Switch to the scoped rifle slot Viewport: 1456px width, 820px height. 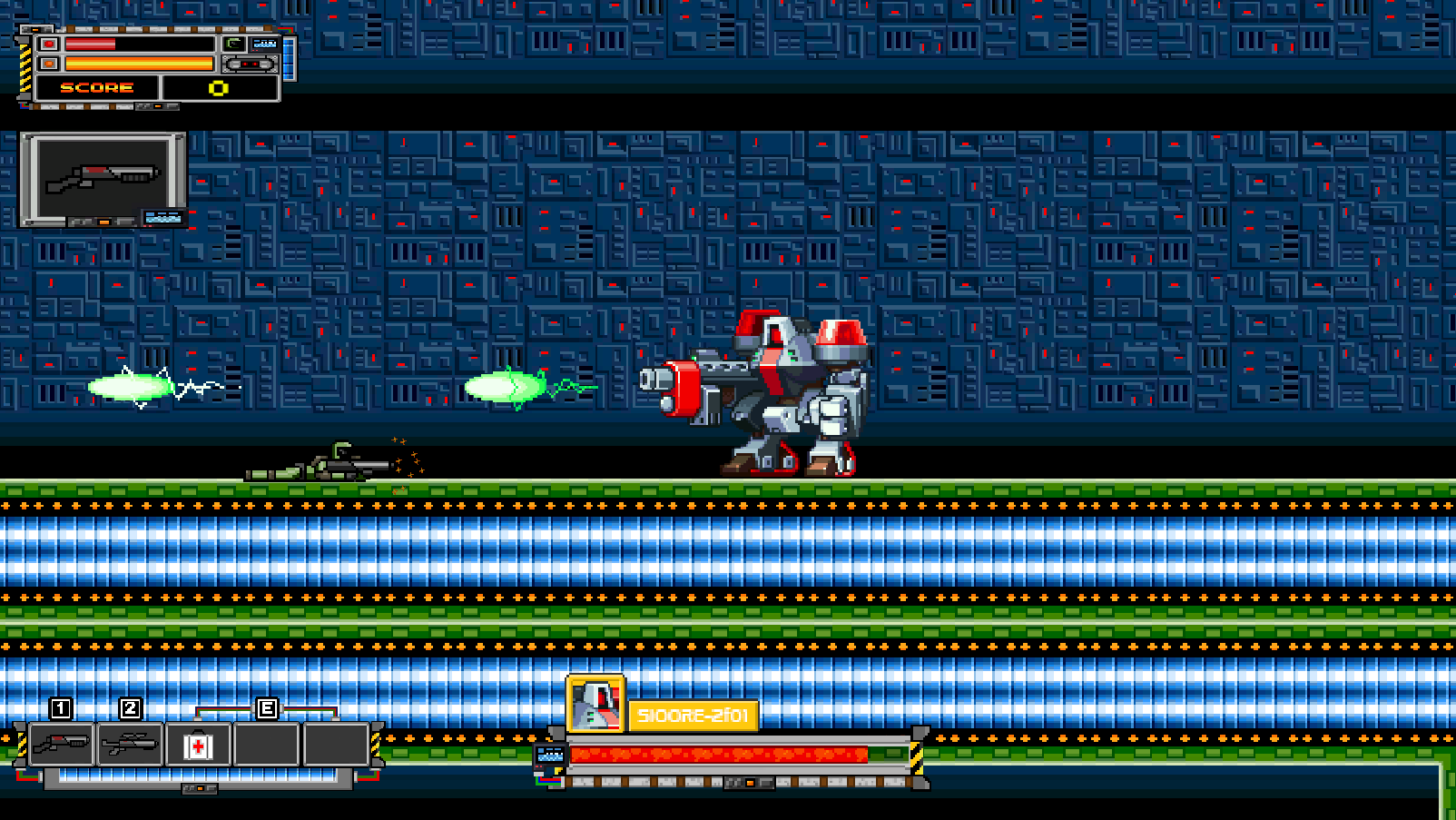point(131,745)
